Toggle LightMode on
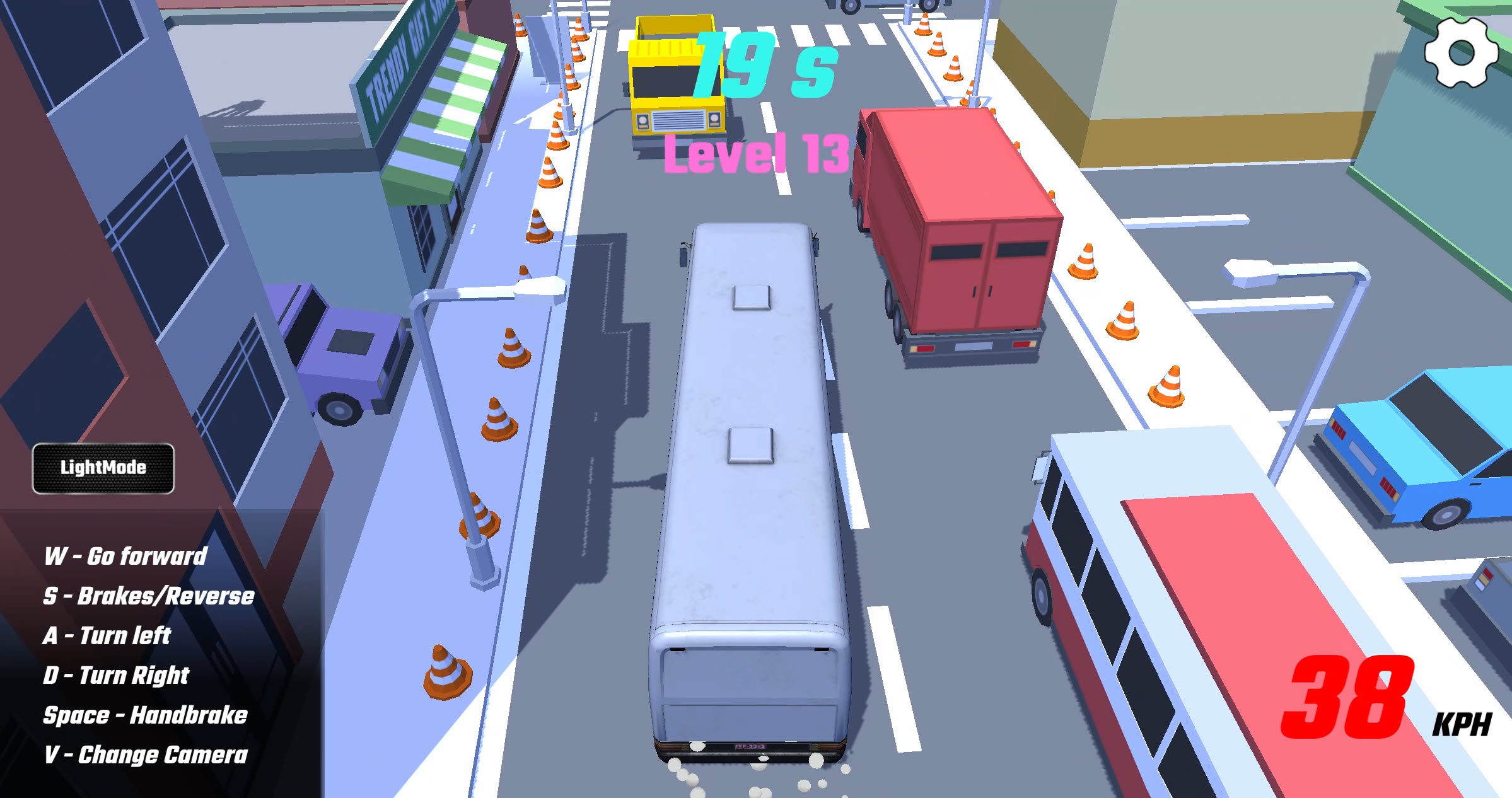This screenshot has height=798, width=1512. click(103, 468)
